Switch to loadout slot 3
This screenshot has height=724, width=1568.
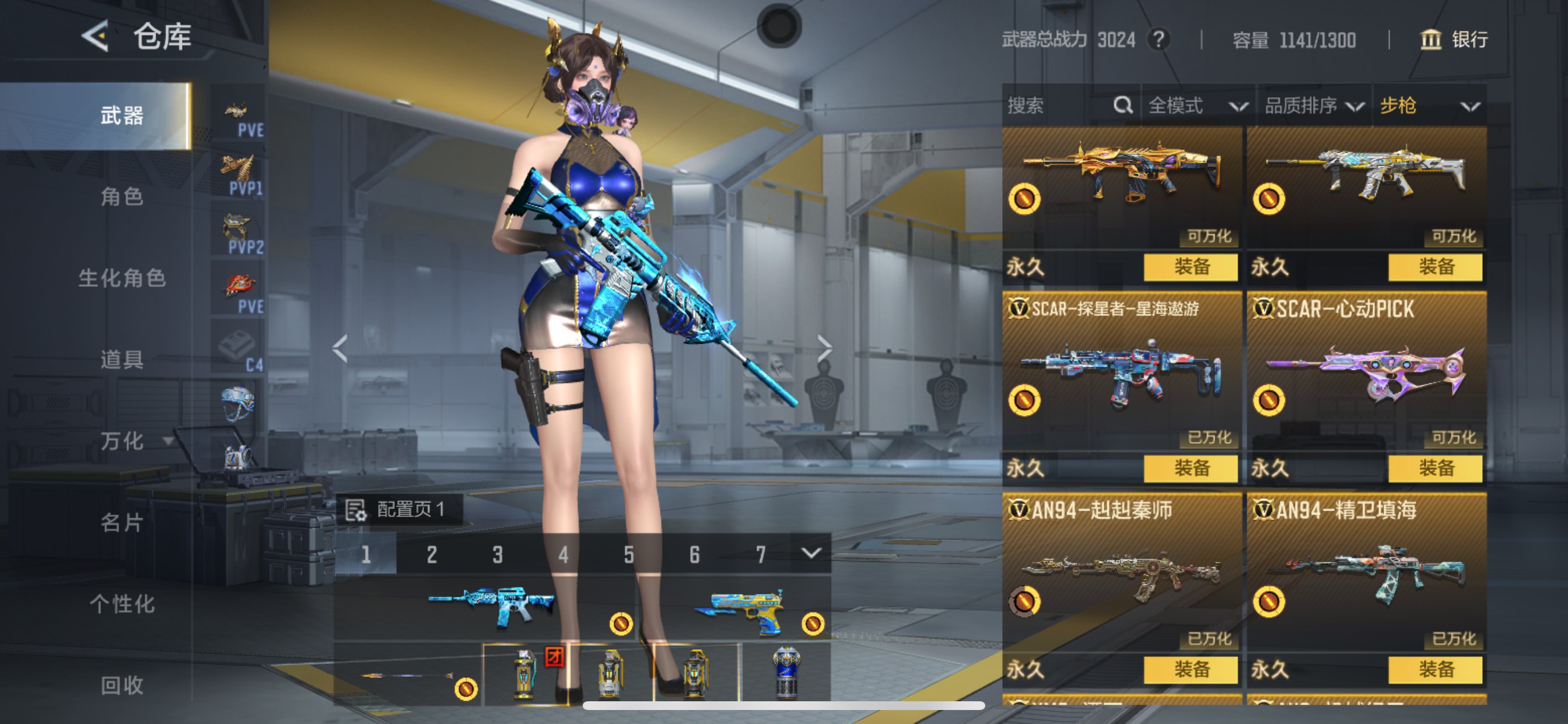[498, 554]
